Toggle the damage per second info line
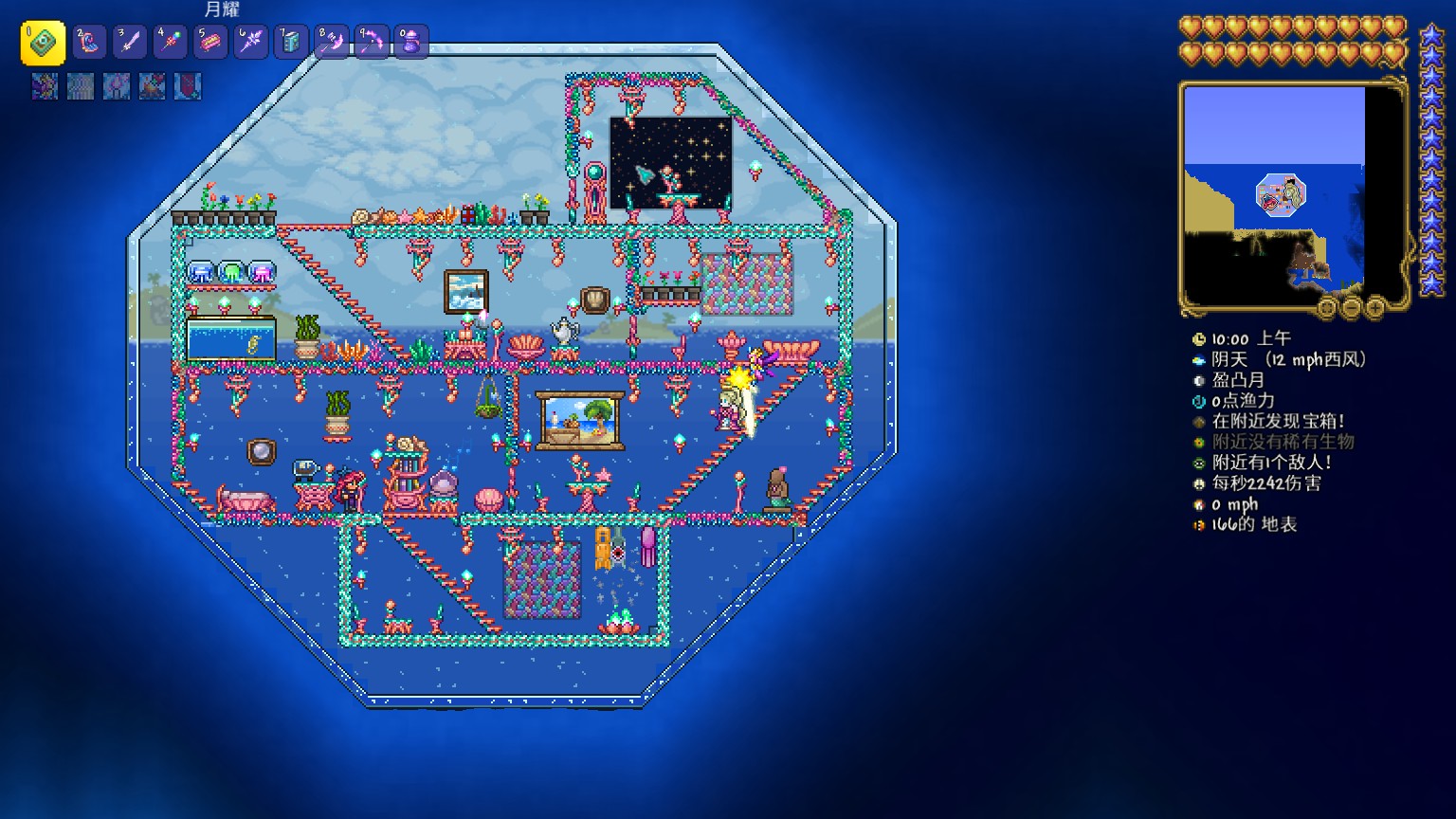Screen dimensions: 1456x819 pyautogui.click(x=1265, y=483)
